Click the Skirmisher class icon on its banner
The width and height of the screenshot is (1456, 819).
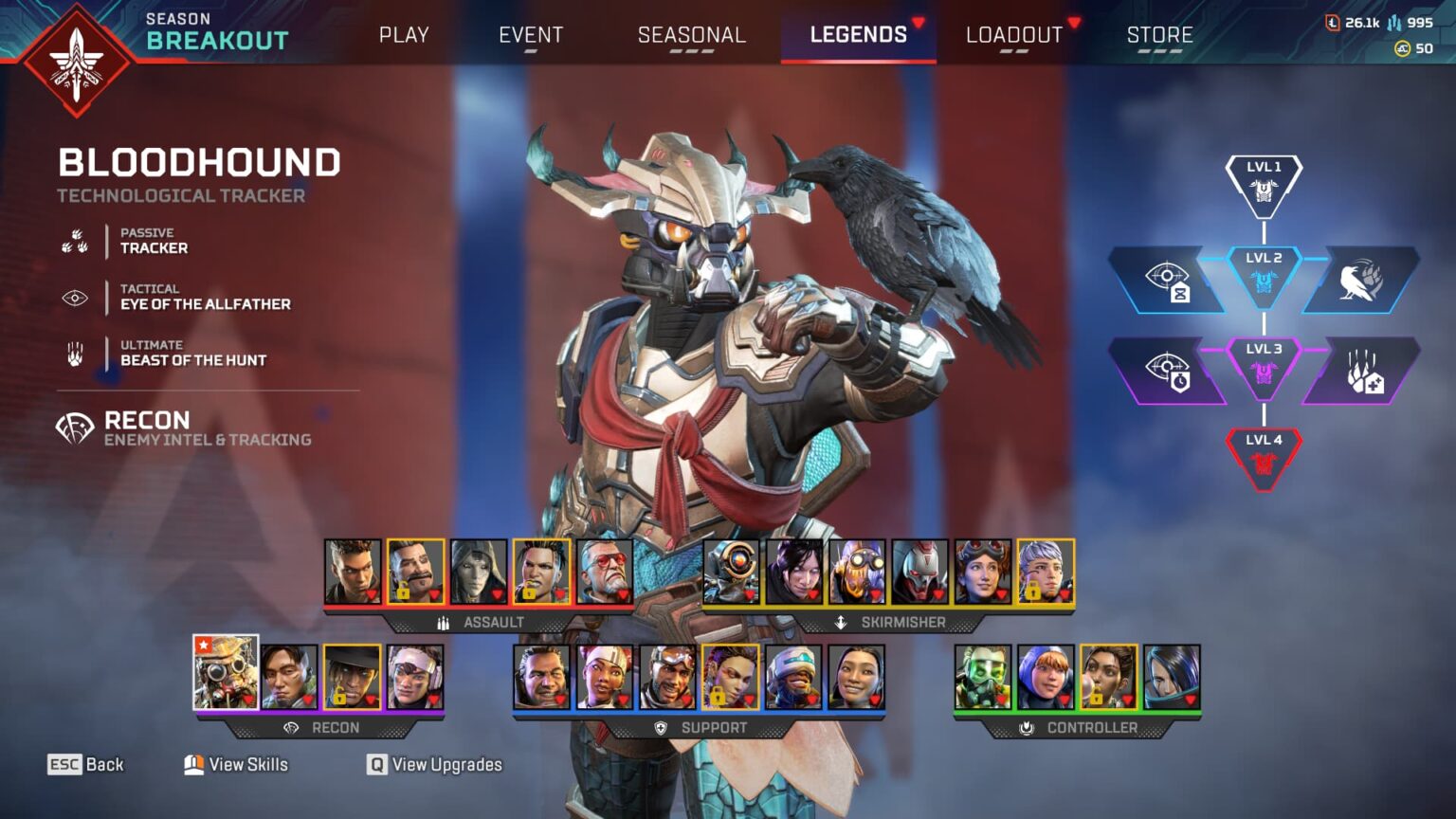840,623
